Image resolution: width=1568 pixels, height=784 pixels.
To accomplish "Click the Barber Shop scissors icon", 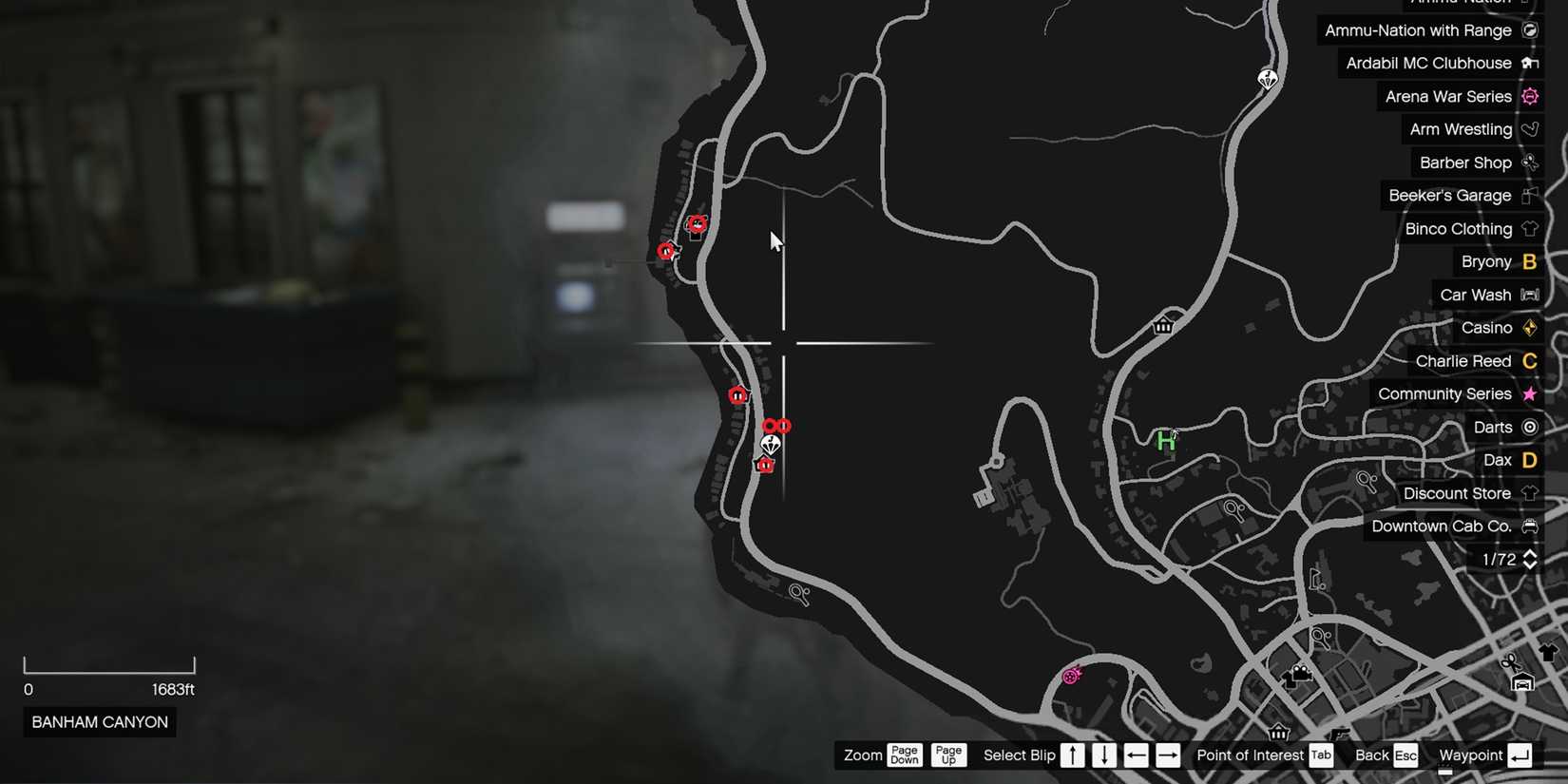I will pyautogui.click(x=1530, y=163).
